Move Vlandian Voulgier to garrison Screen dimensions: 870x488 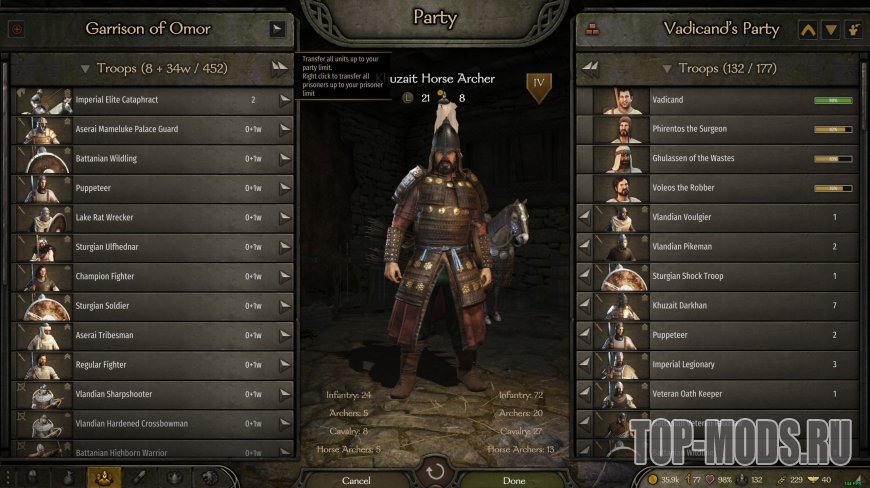click(x=585, y=217)
